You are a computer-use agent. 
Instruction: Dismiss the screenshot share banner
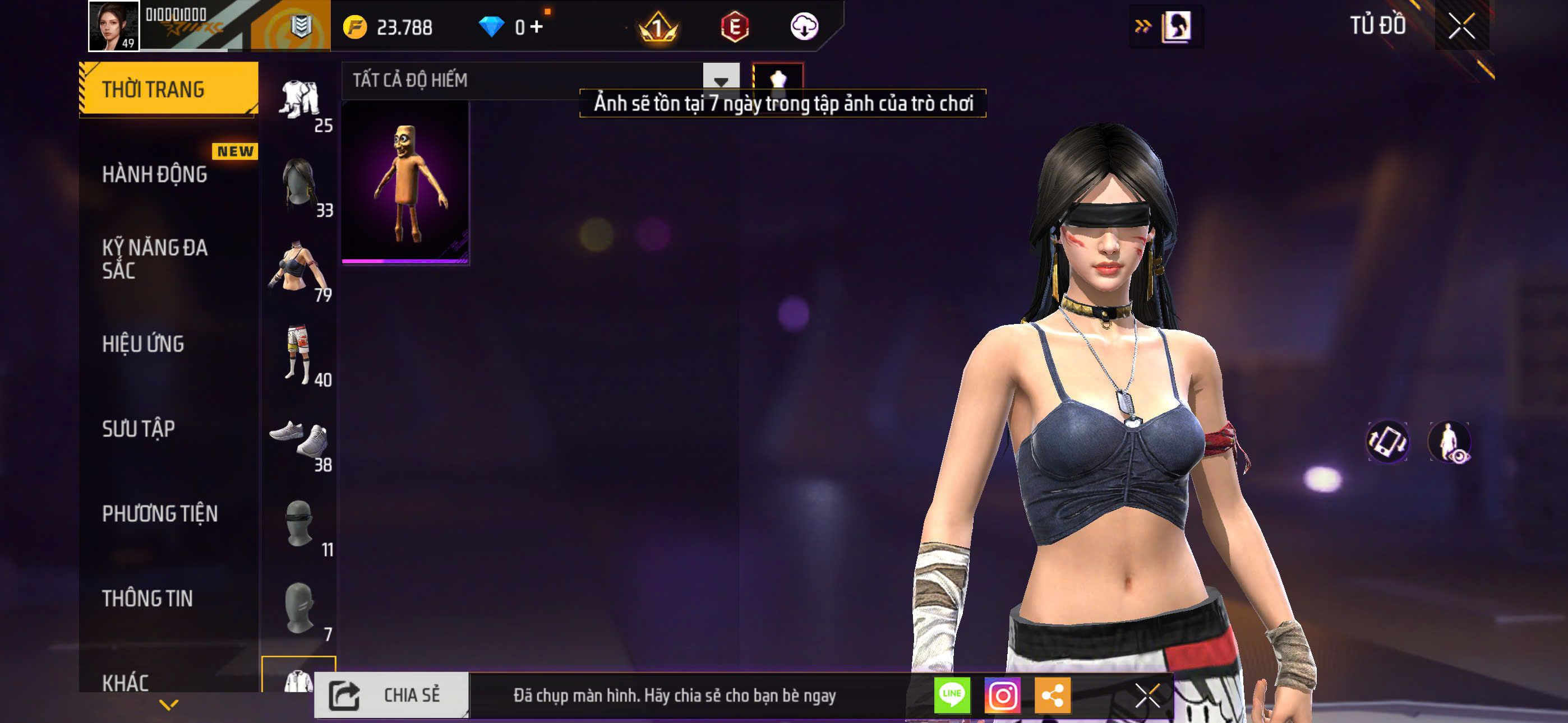coord(1147,695)
